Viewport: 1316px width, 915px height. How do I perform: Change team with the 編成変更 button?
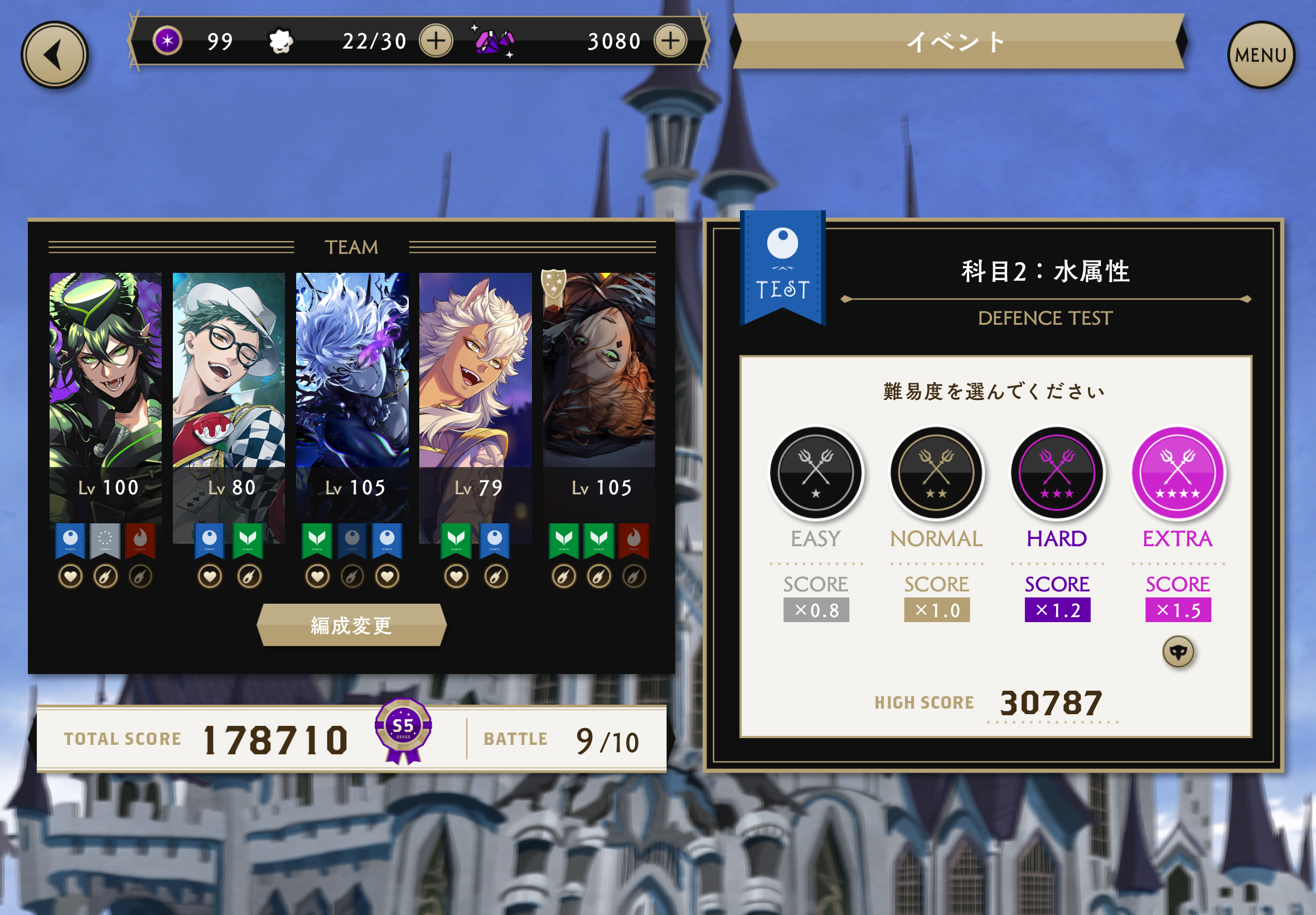click(x=351, y=625)
